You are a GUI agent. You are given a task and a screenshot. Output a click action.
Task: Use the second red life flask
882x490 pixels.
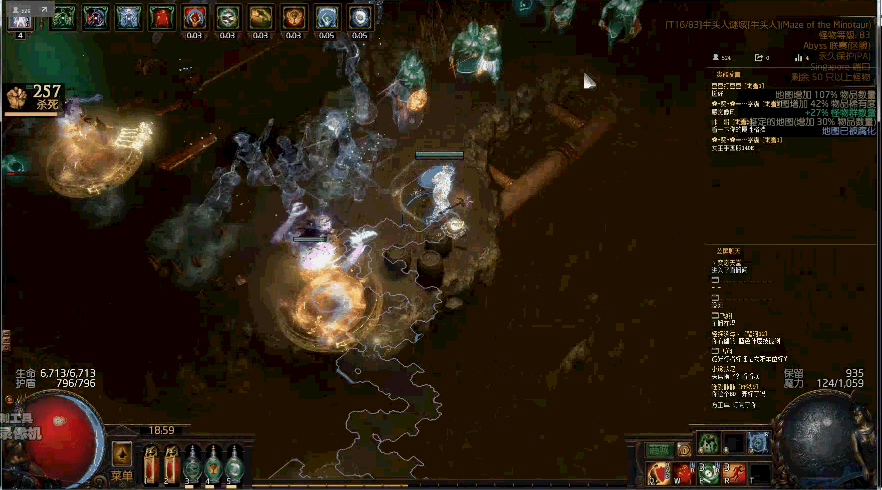(171, 464)
